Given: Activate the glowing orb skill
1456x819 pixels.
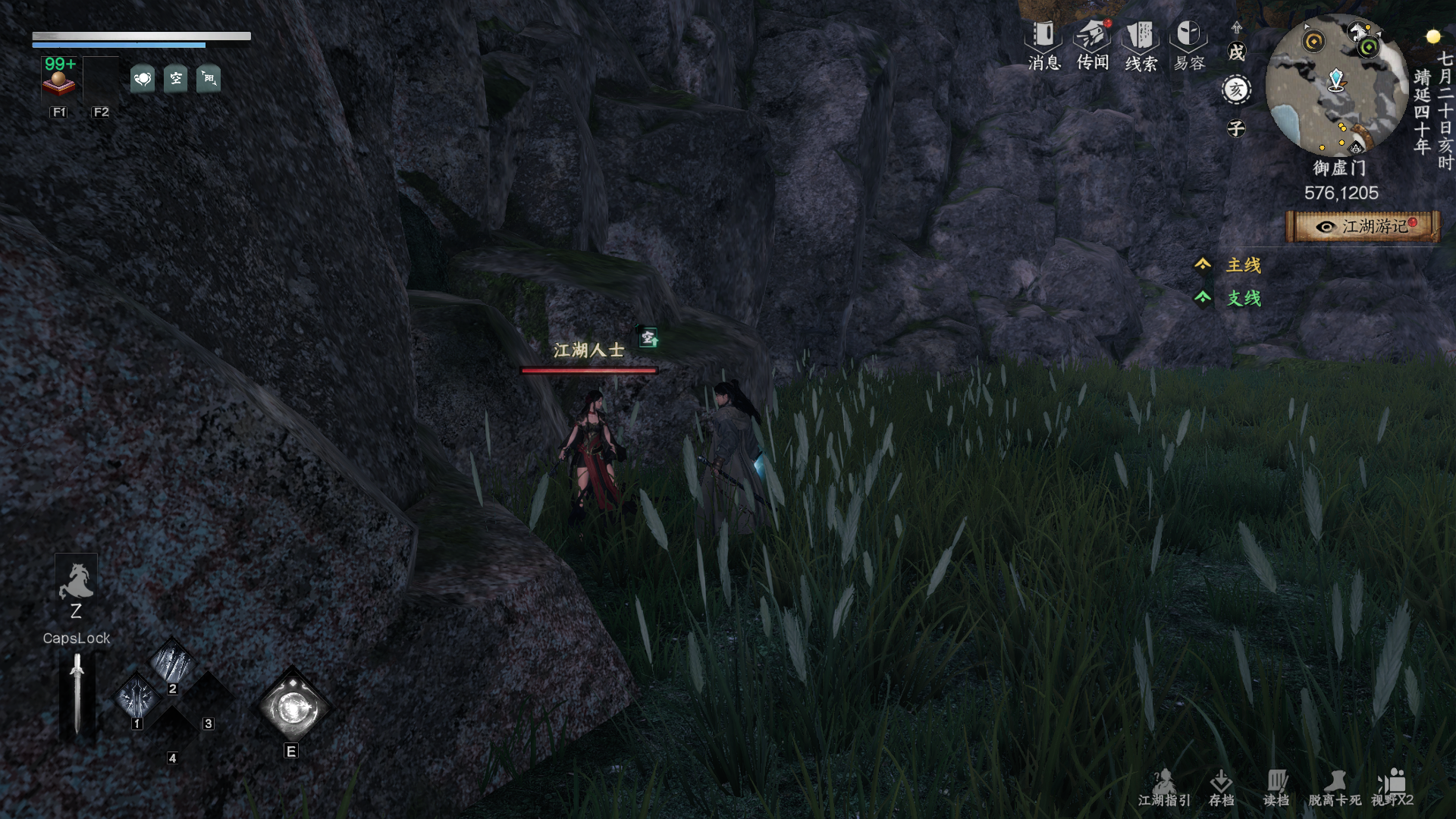Looking at the screenshot, I should (293, 708).
